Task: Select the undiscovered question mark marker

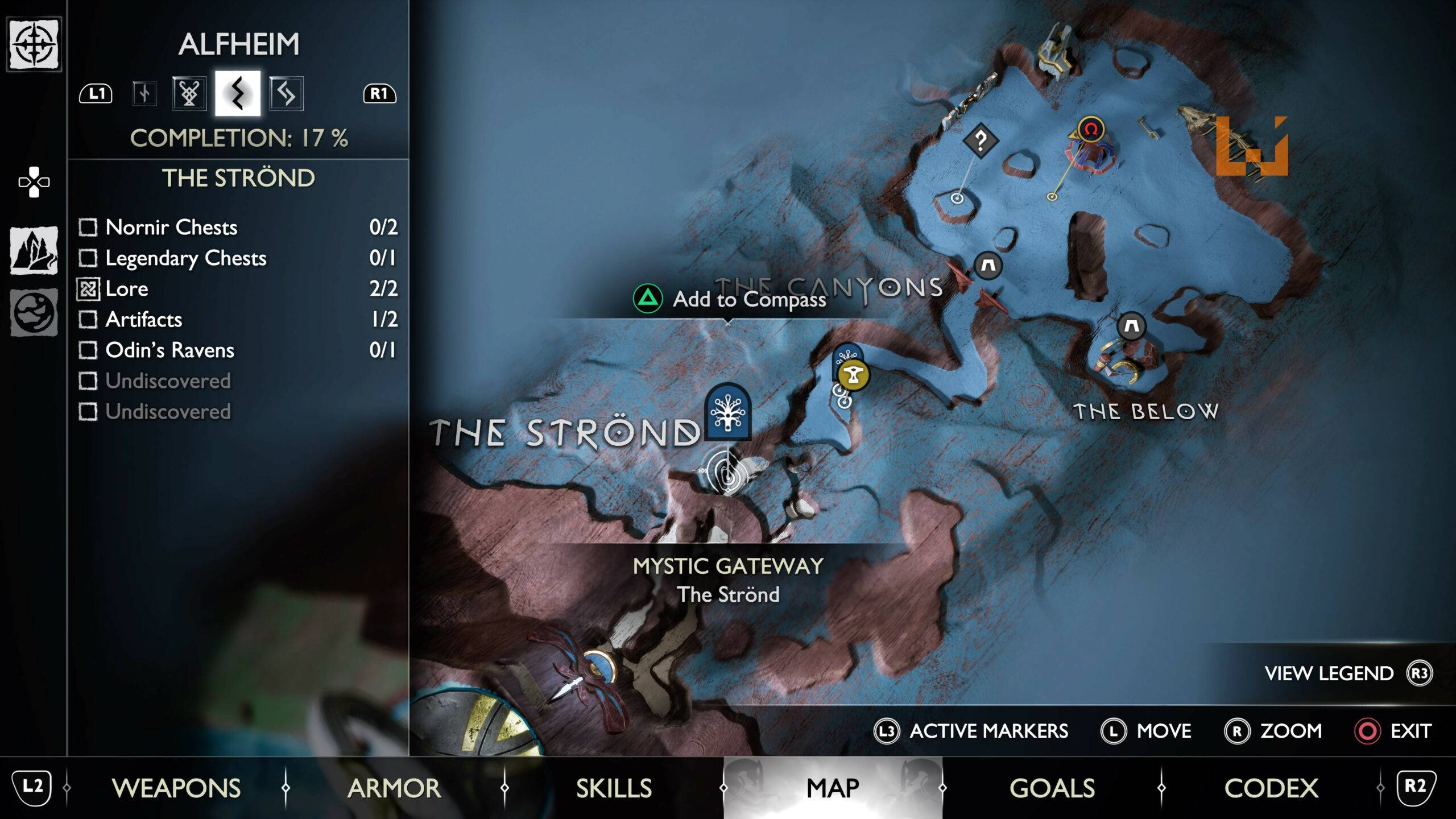Action: (x=981, y=139)
